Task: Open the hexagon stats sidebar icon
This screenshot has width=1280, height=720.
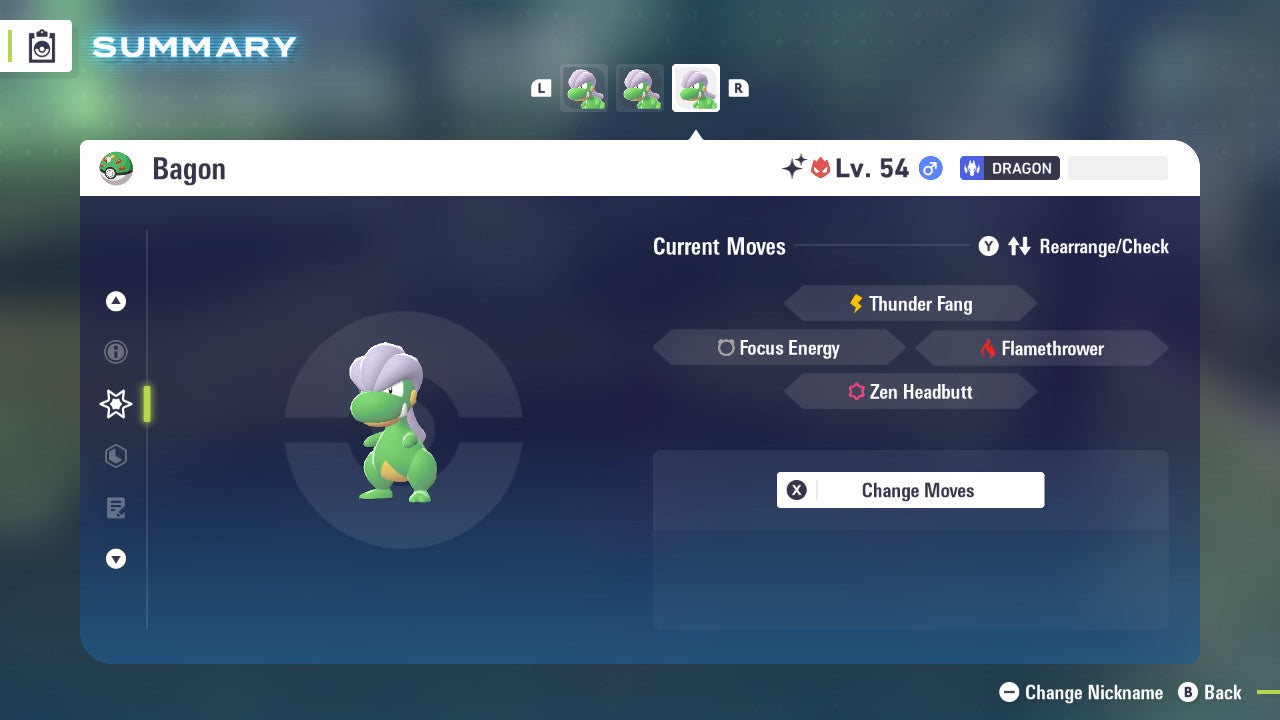Action: pos(116,456)
